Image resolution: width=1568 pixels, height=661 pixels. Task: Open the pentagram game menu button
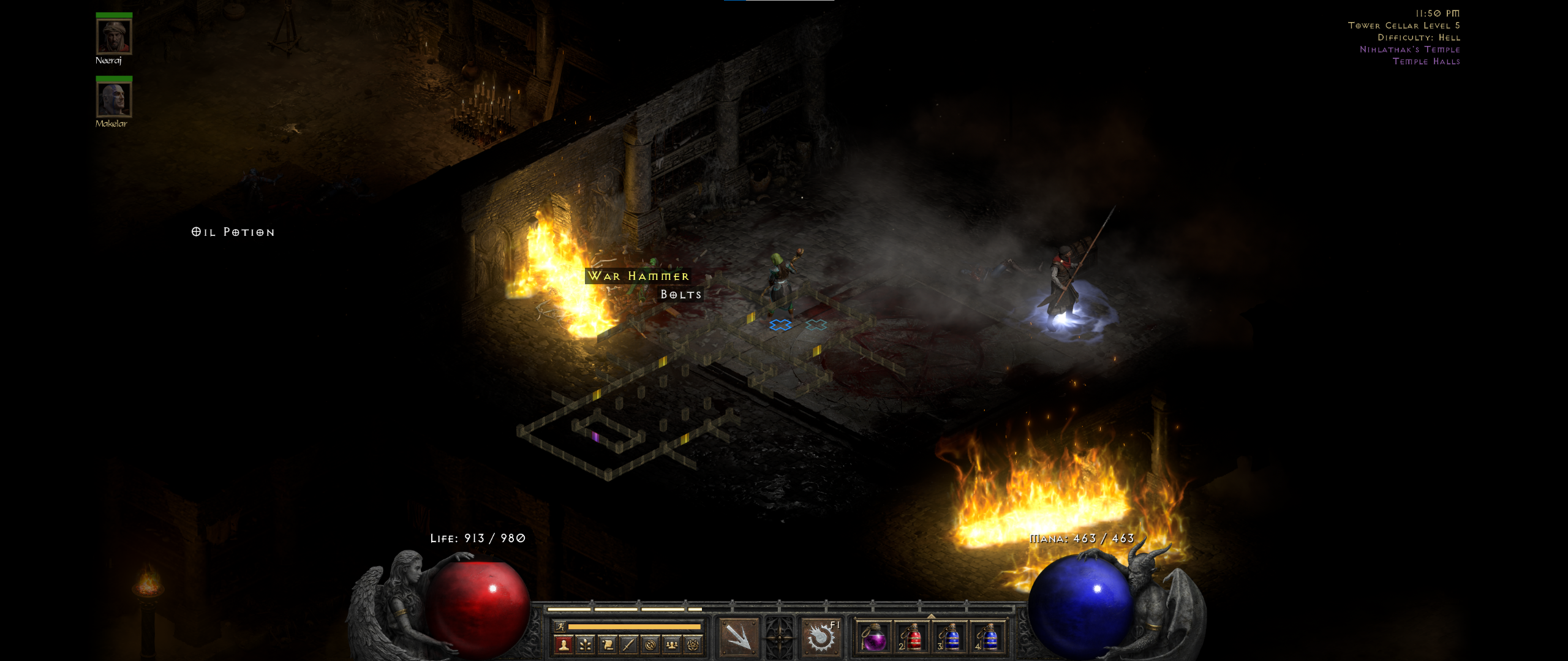tap(693, 644)
